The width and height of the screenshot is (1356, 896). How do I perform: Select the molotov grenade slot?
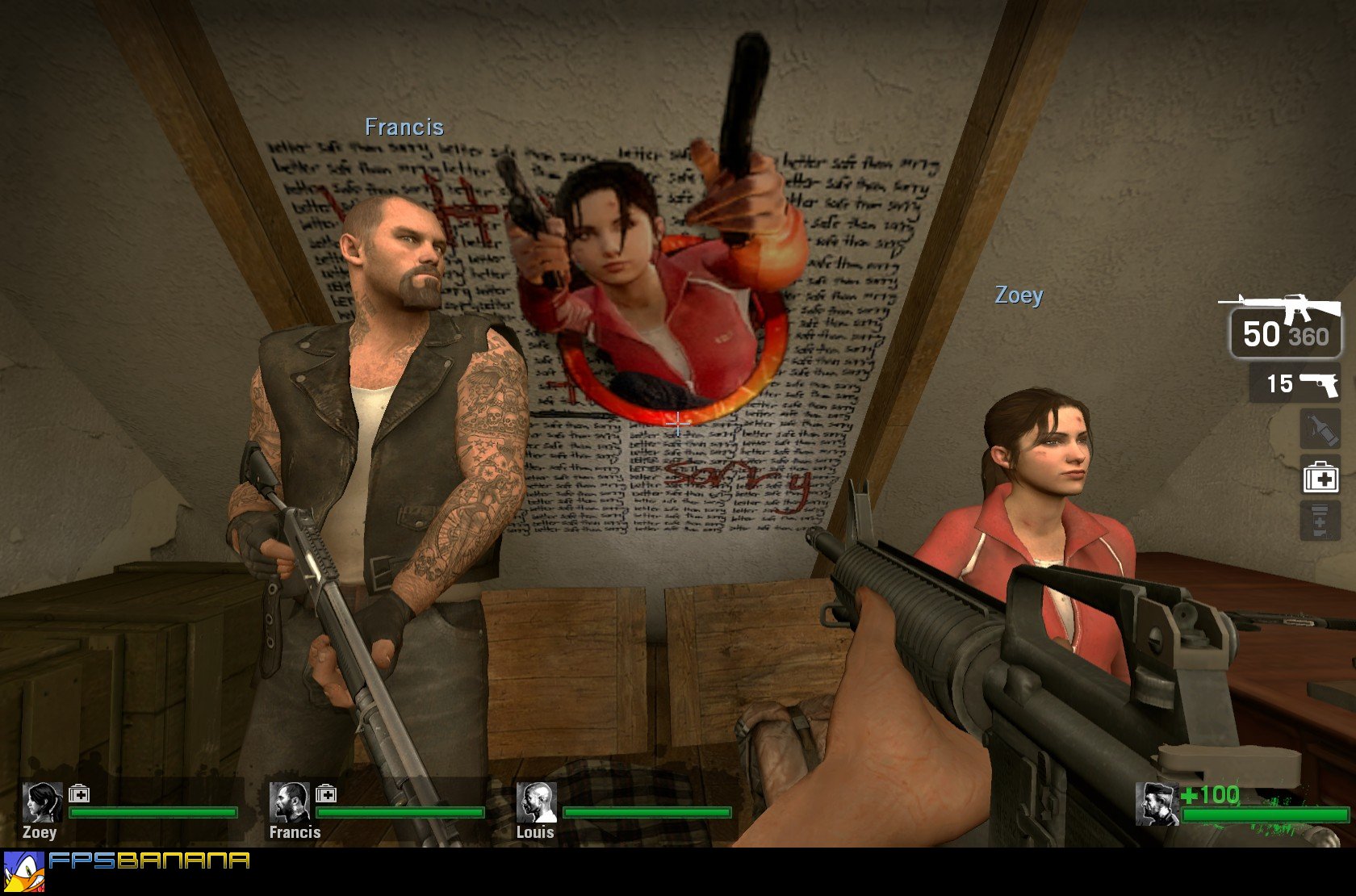1320,429
